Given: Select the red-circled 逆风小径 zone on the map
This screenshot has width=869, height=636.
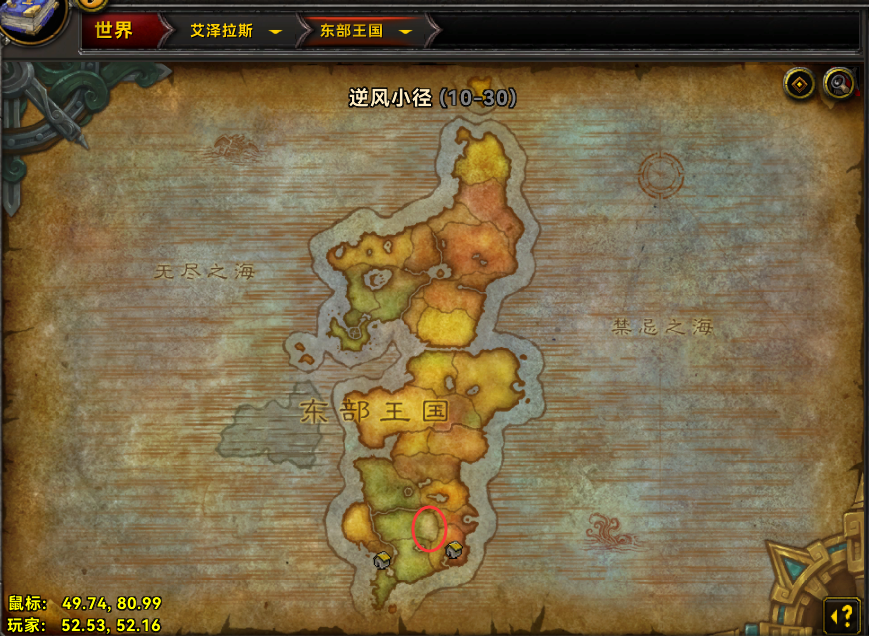Looking at the screenshot, I should [428, 528].
